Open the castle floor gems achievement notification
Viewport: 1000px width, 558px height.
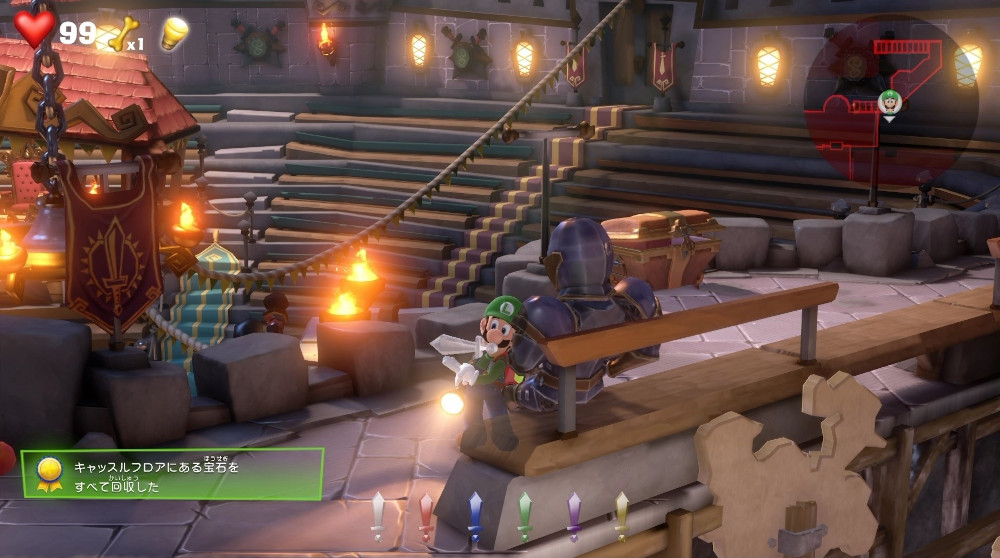click(x=172, y=473)
